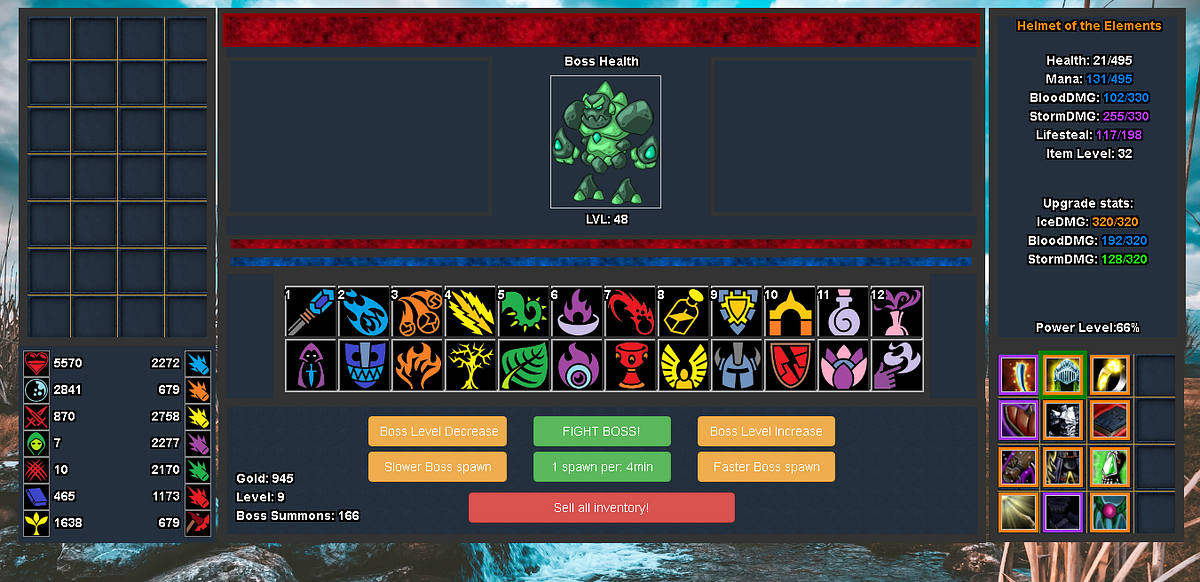Image resolution: width=1200 pixels, height=582 pixels.
Task: Open the blue spellbook equipment slot
Action: point(1109,420)
